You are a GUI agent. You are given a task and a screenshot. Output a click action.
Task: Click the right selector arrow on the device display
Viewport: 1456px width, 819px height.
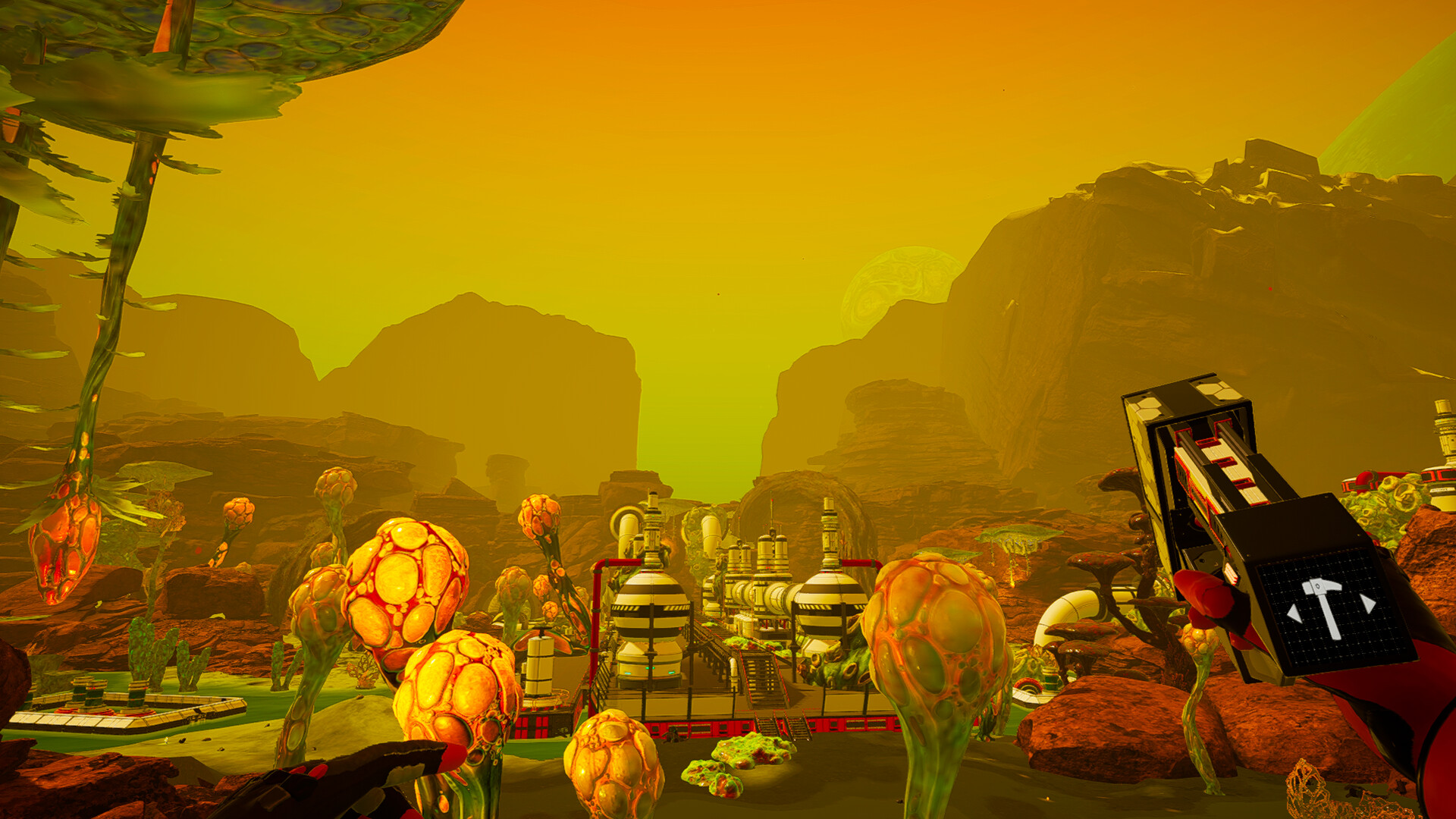(x=1367, y=601)
